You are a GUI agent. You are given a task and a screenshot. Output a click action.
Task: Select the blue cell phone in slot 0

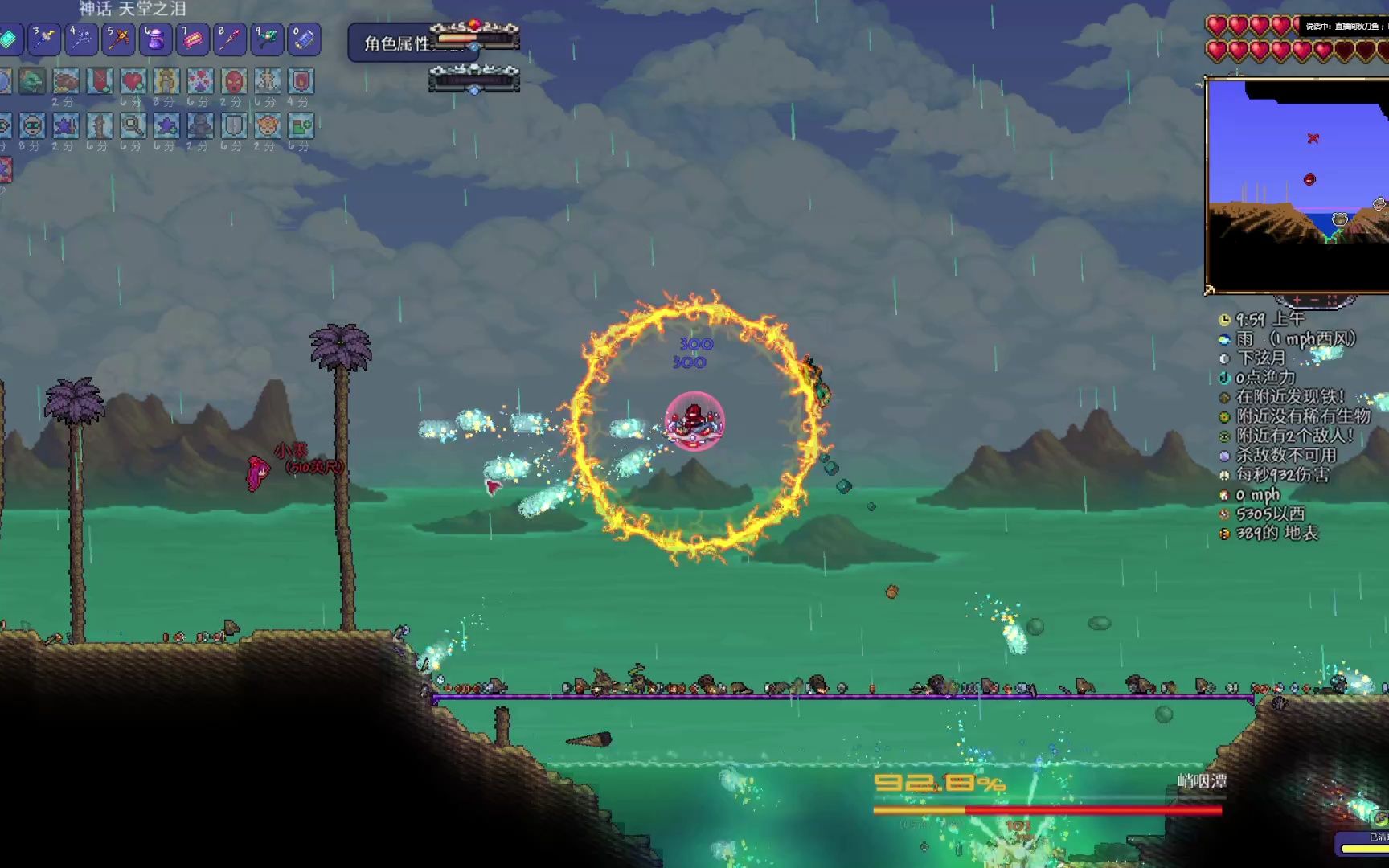(303, 39)
